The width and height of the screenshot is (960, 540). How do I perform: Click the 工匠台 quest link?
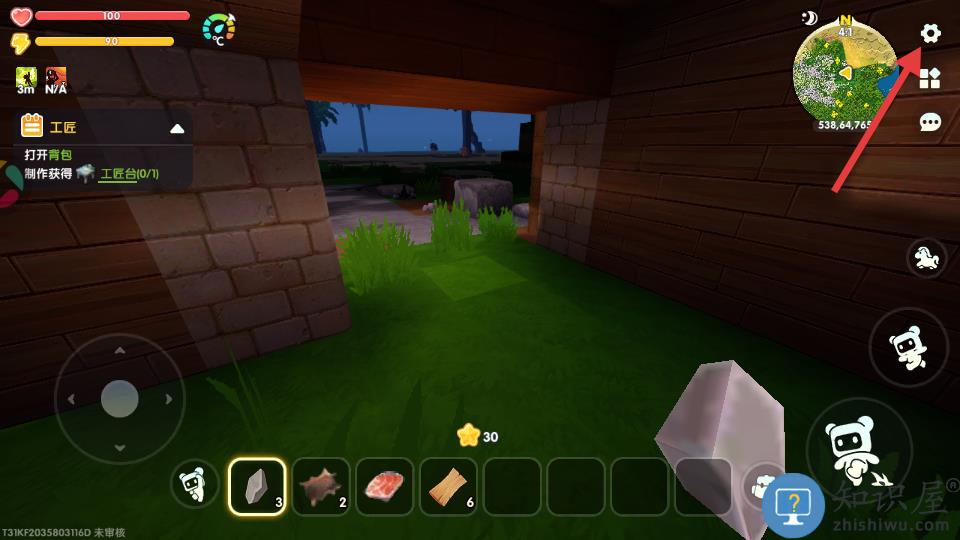tap(118, 175)
